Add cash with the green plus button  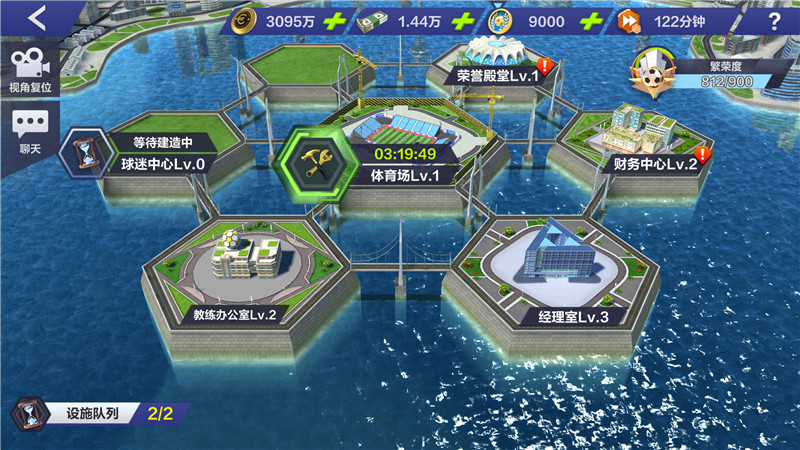point(461,21)
